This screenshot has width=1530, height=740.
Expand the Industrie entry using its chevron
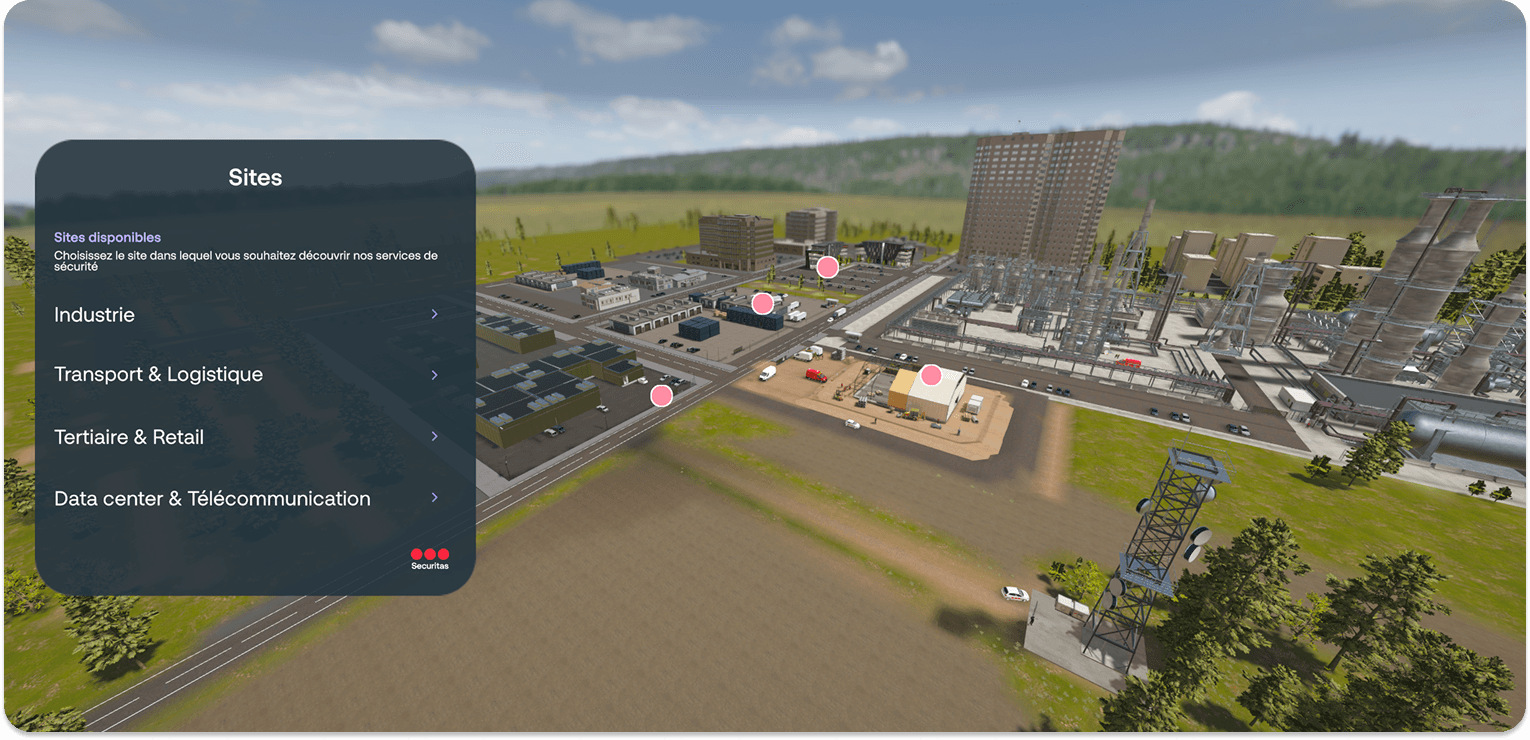click(434, 314)
